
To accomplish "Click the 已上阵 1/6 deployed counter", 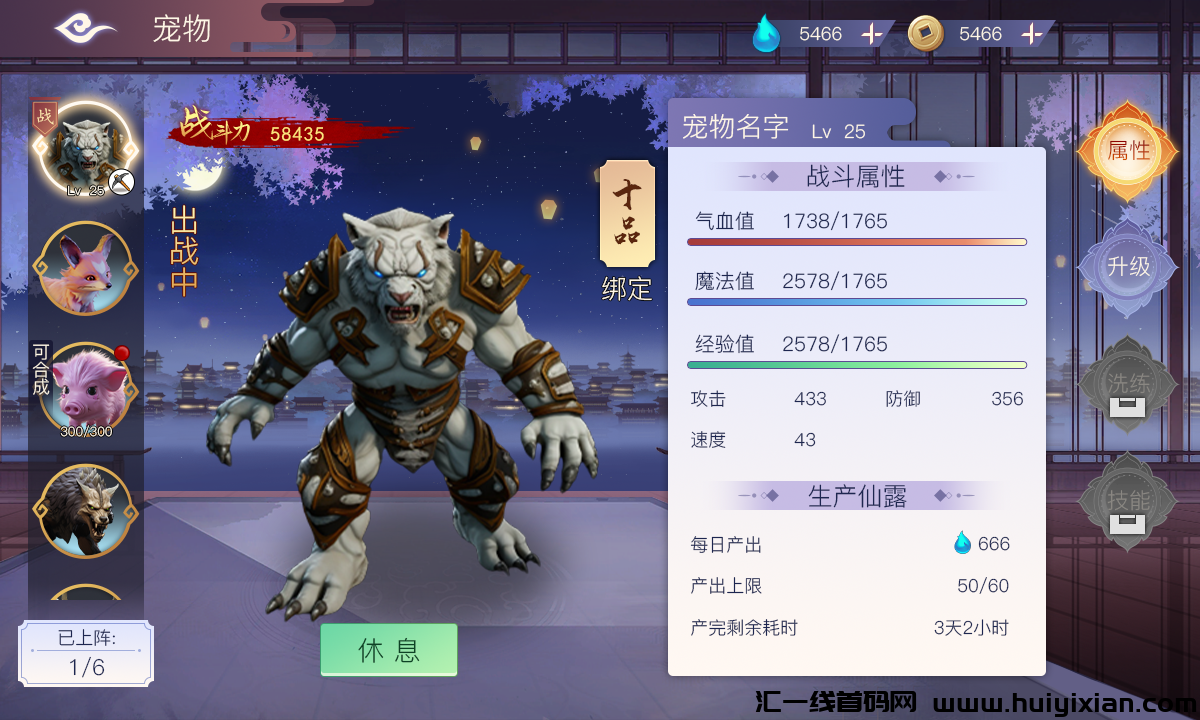I will point(86,654).
